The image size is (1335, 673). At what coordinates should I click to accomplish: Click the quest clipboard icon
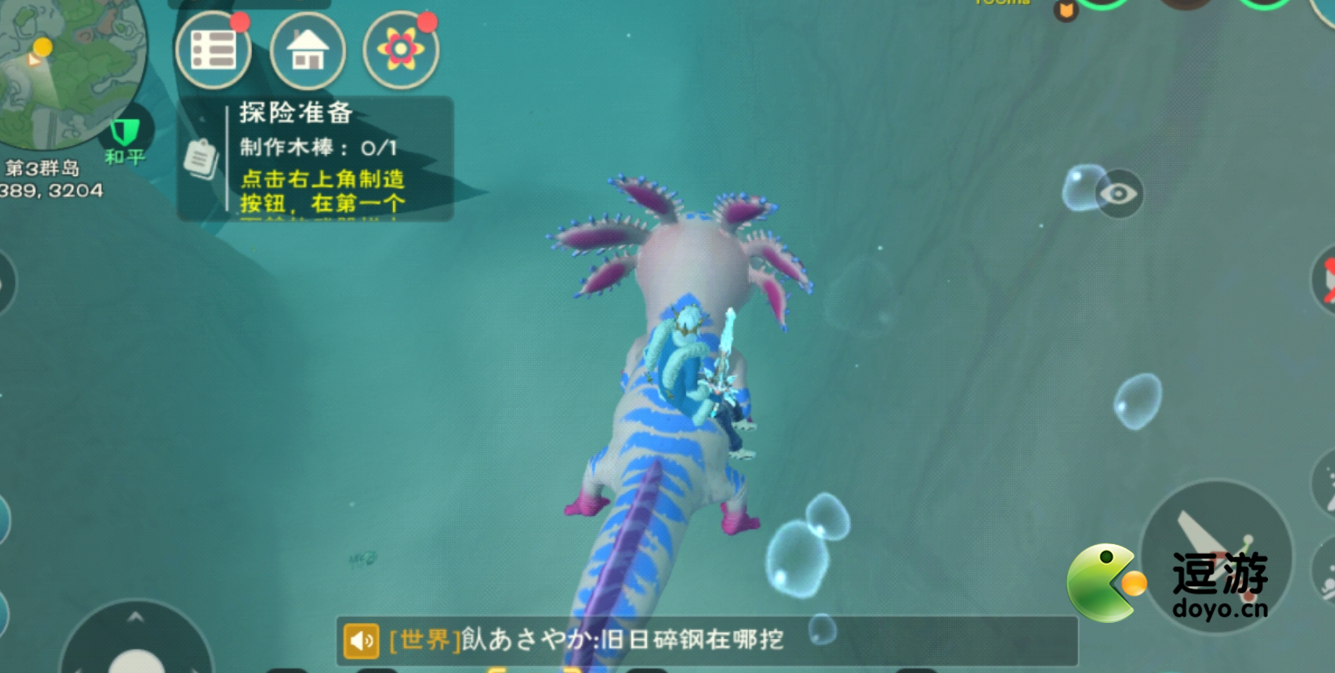(x=202, y=159)
